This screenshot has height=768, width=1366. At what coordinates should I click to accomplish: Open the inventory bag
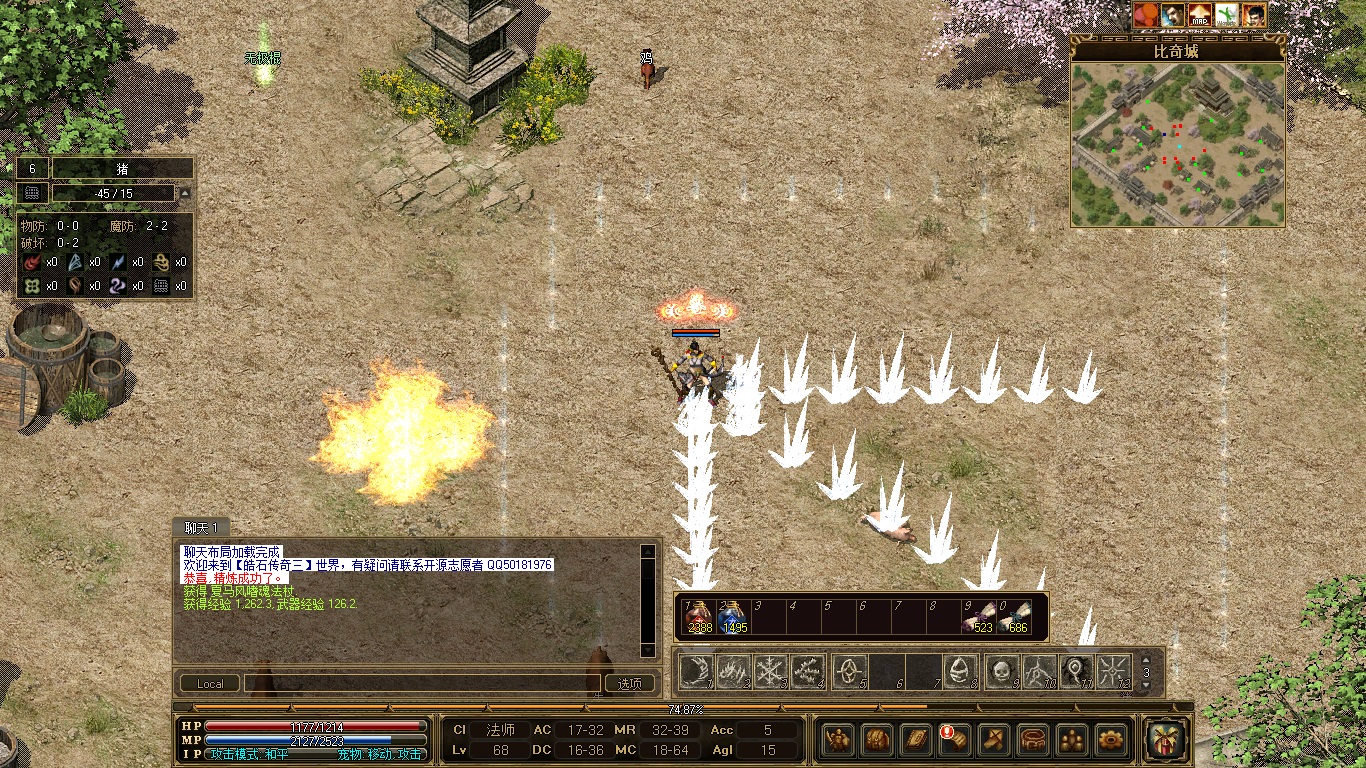pyautogui.click(x=877, y=740)
